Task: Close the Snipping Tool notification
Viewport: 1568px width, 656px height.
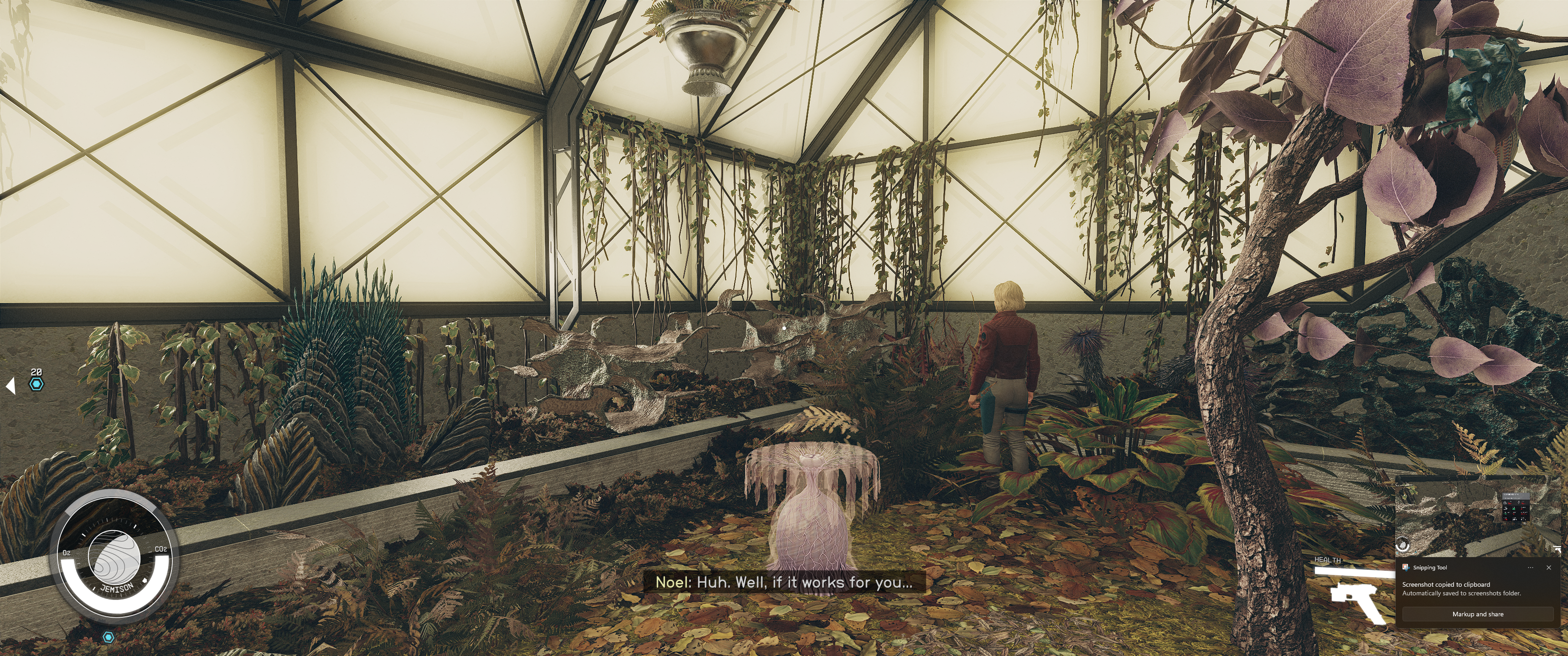Action: tap(1548, 567)
